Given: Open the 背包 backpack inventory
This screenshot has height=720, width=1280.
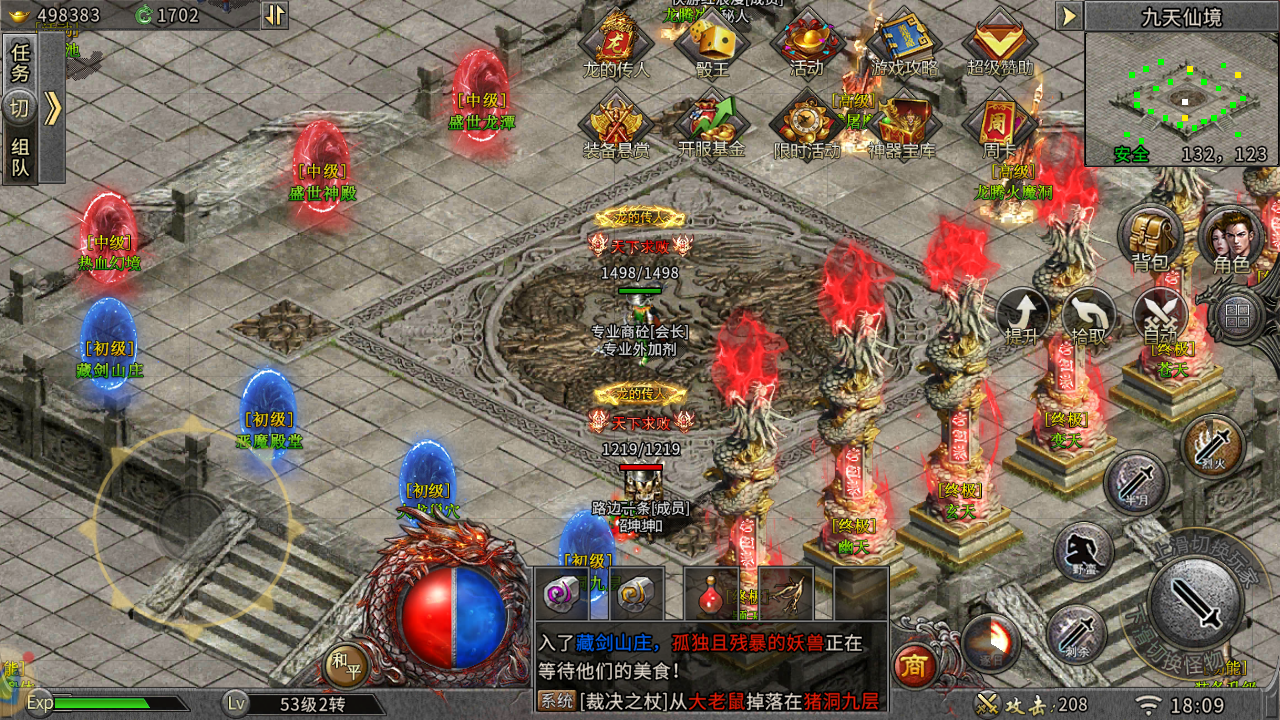Looking at the screenshot, I should (1150, 238).
